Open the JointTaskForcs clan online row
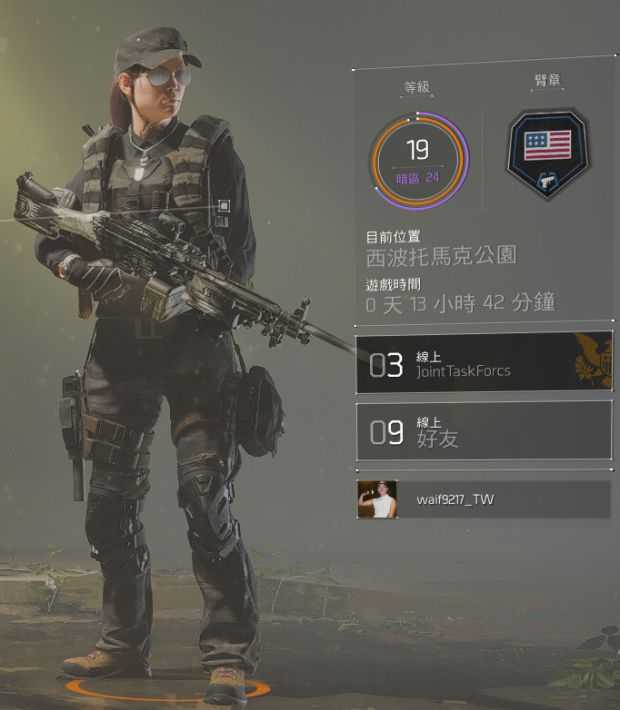The height and width of the screenshot is (710, 620). [484, 362]
